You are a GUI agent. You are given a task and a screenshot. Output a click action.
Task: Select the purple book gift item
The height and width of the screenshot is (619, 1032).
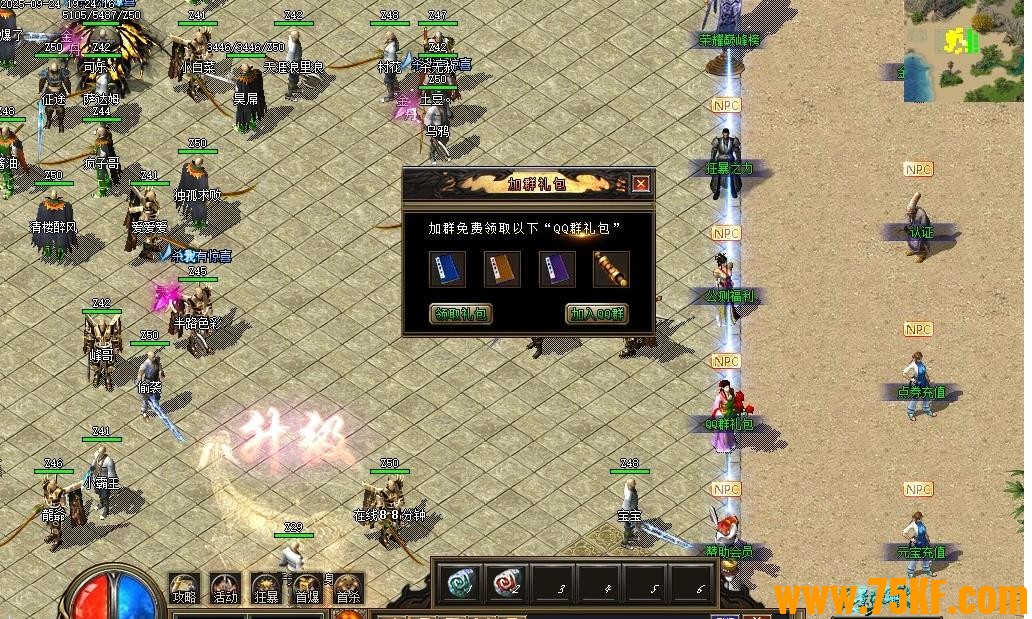pos(557,269)
